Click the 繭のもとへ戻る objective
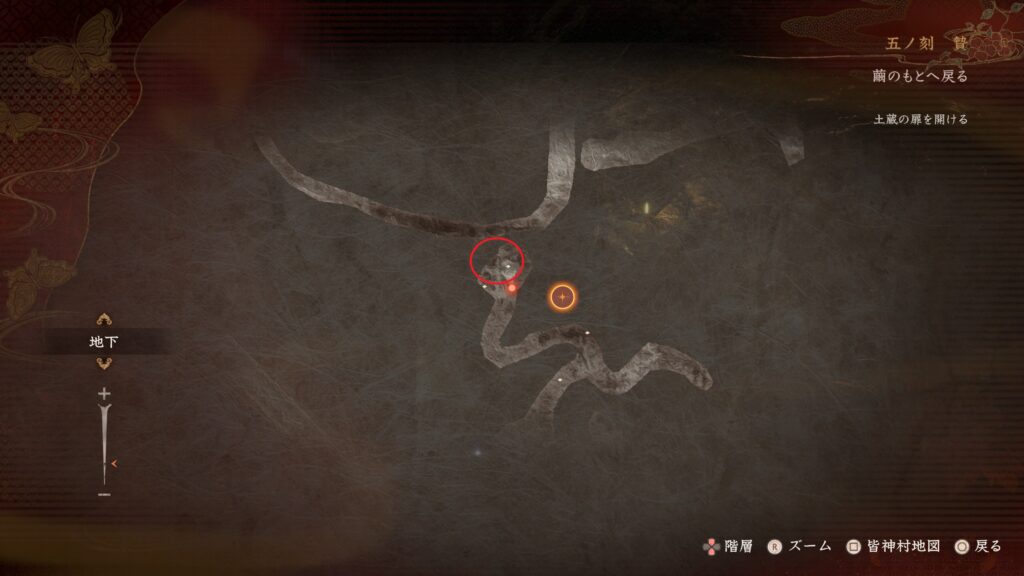1024x576 pixels. click(918, 77)
